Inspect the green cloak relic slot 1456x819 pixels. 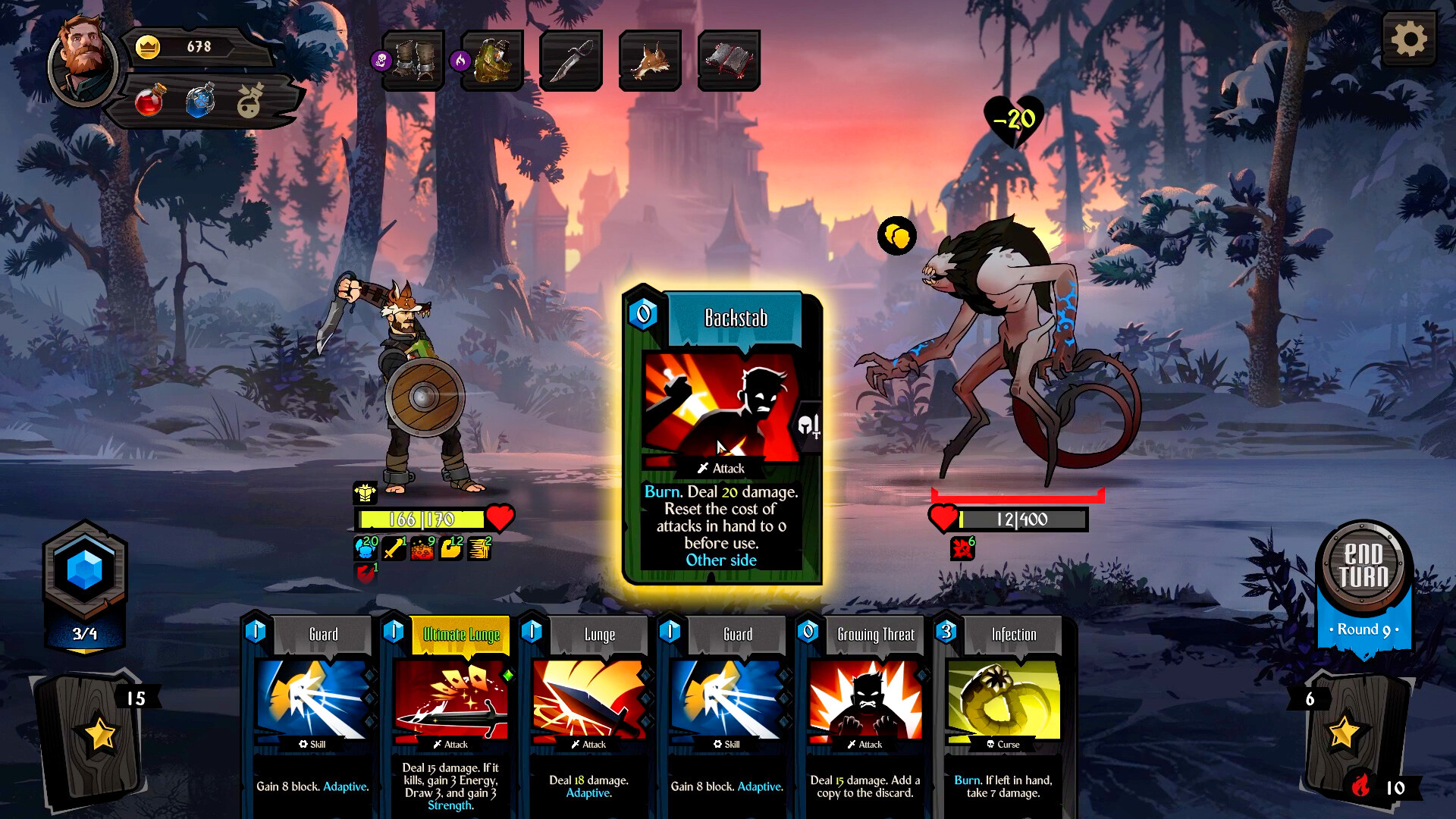pyautogui.click(x=493, y=61)
